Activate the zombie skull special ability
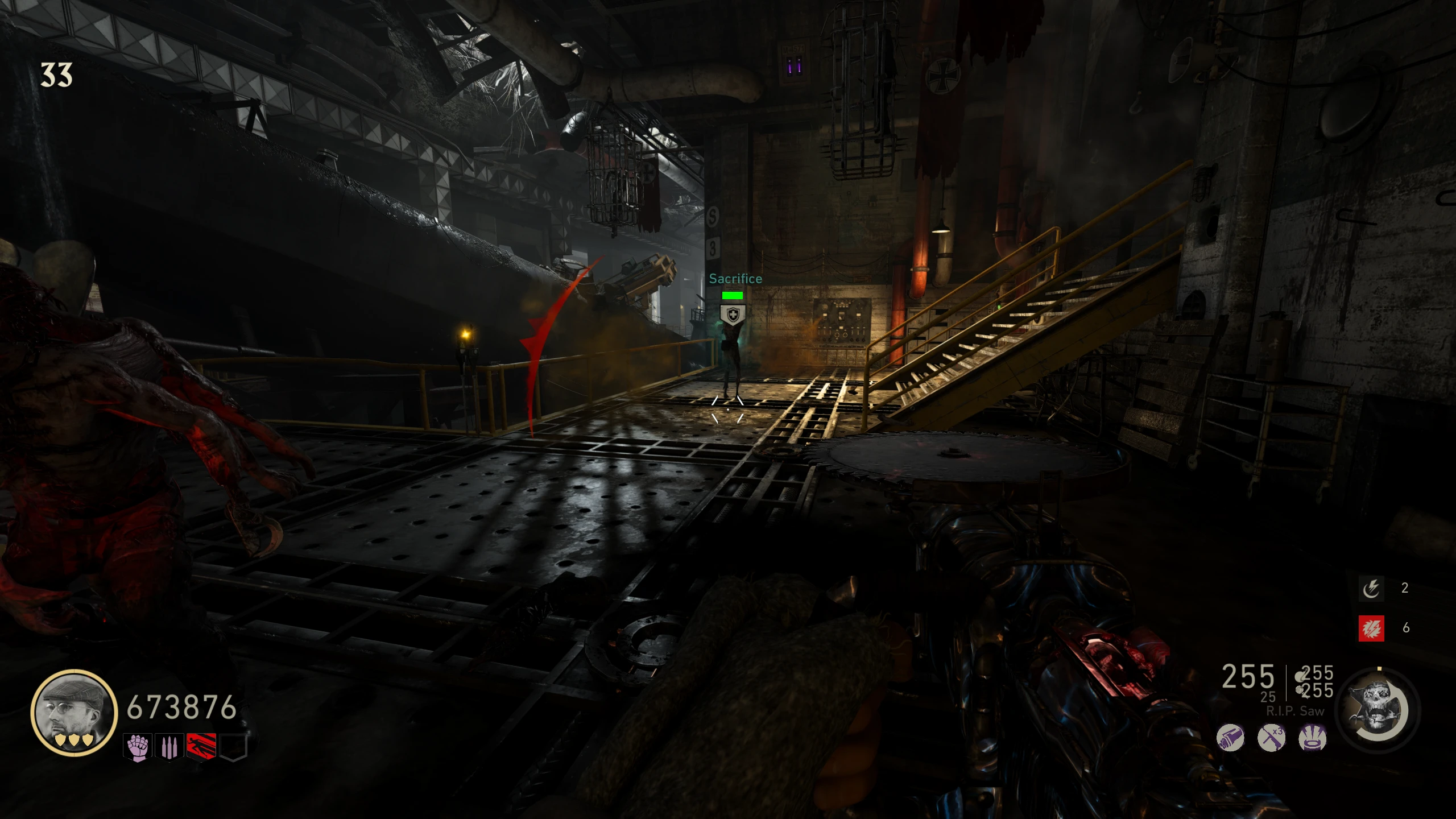Screen dimensions: 1456x819 pos(1378,711)
